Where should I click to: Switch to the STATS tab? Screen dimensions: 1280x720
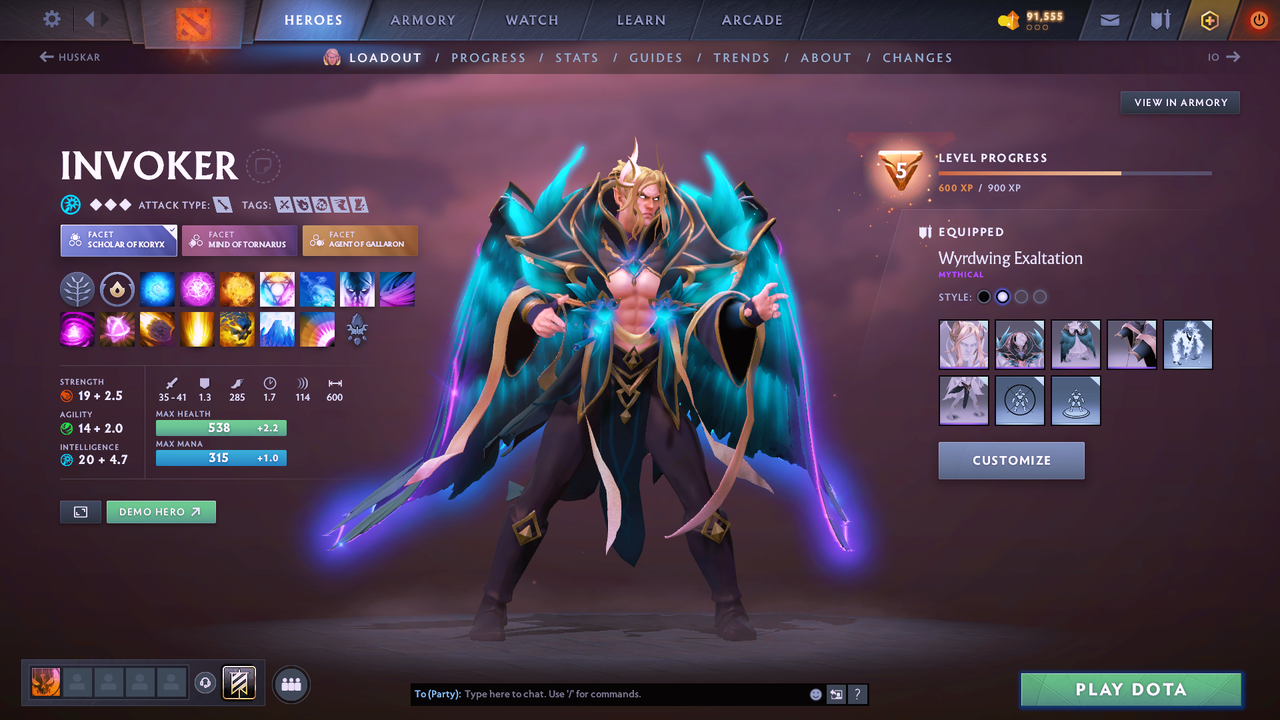[577, 57]
